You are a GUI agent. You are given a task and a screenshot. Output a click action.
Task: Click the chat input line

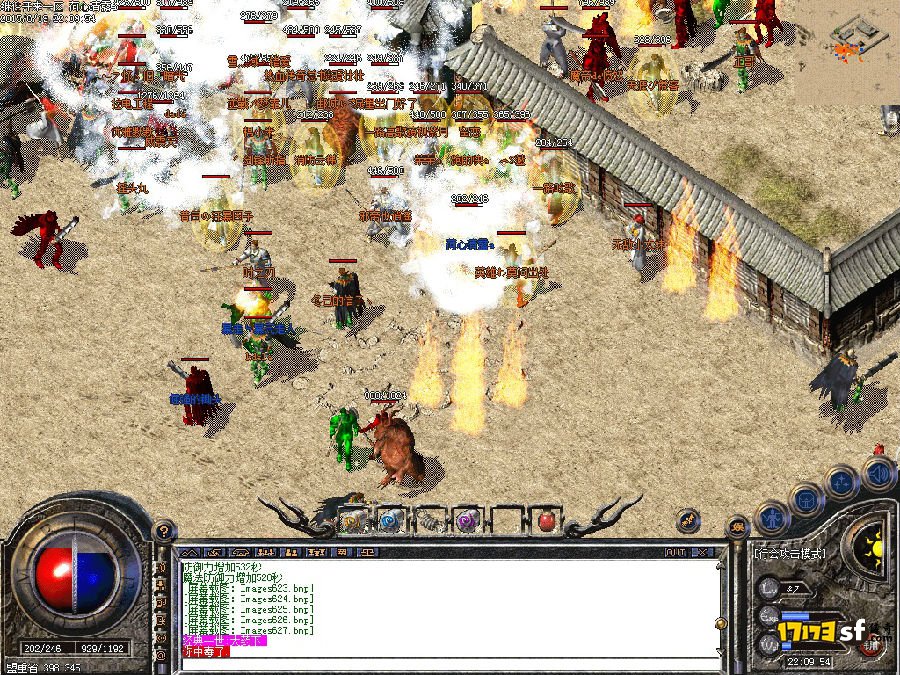point(450,651)
